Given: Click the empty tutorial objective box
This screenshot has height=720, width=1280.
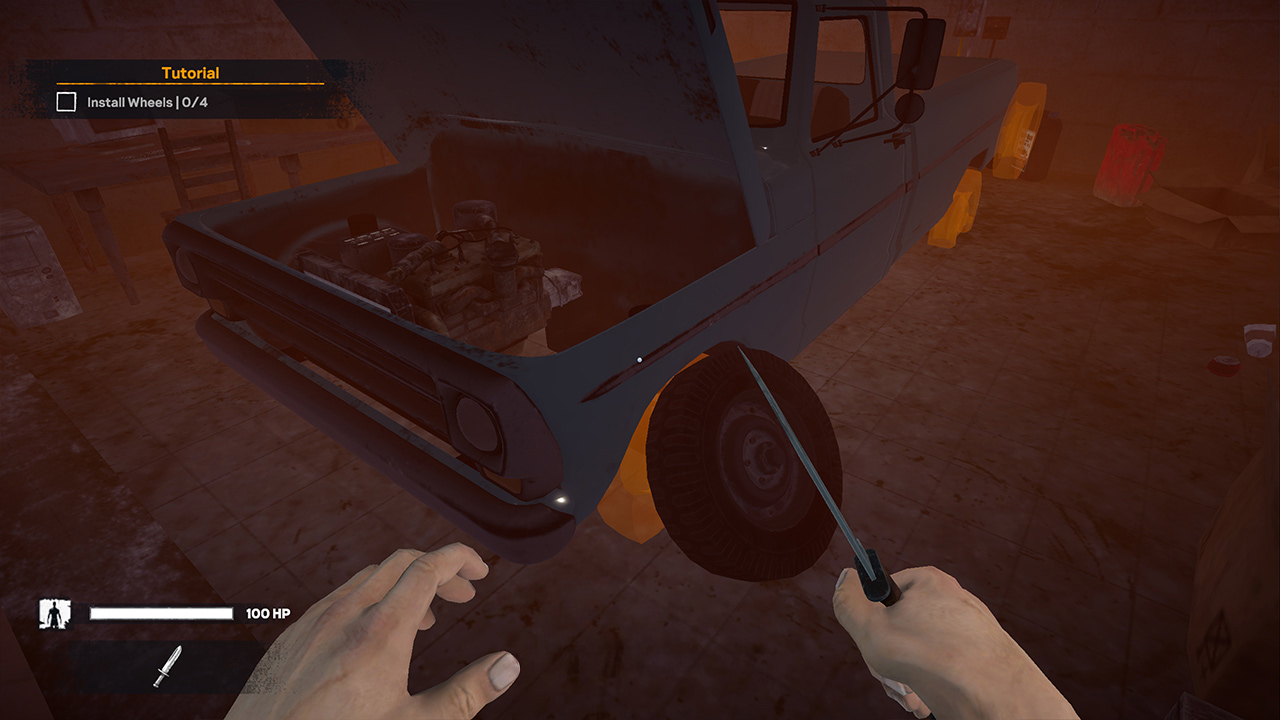Looking at the screenshot, I should click(x=66, y=101).
